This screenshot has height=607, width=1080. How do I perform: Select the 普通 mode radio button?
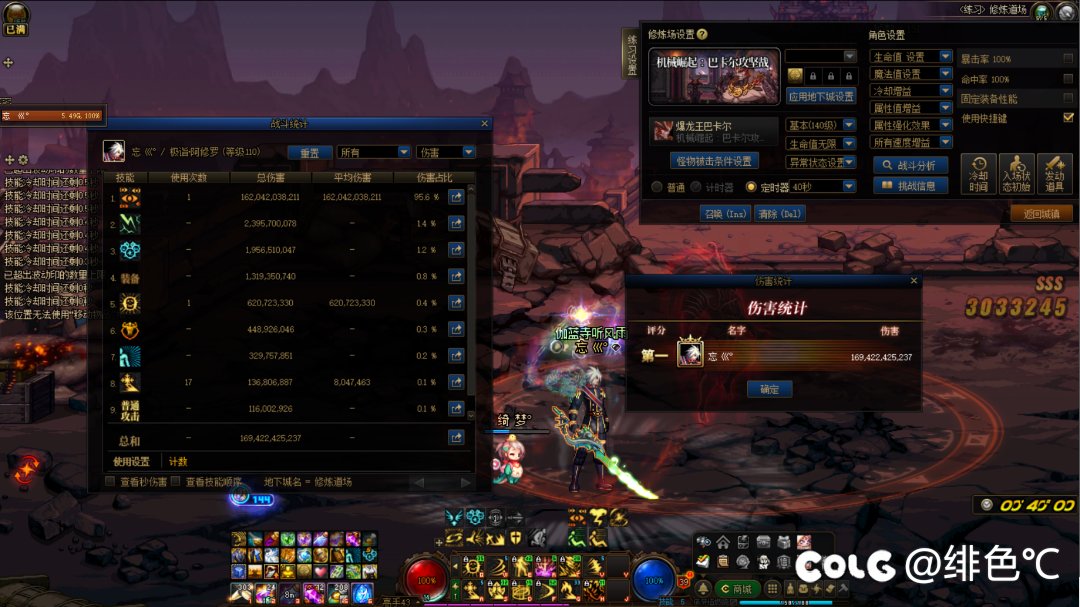pyautogui.click(x=656, y=187)
